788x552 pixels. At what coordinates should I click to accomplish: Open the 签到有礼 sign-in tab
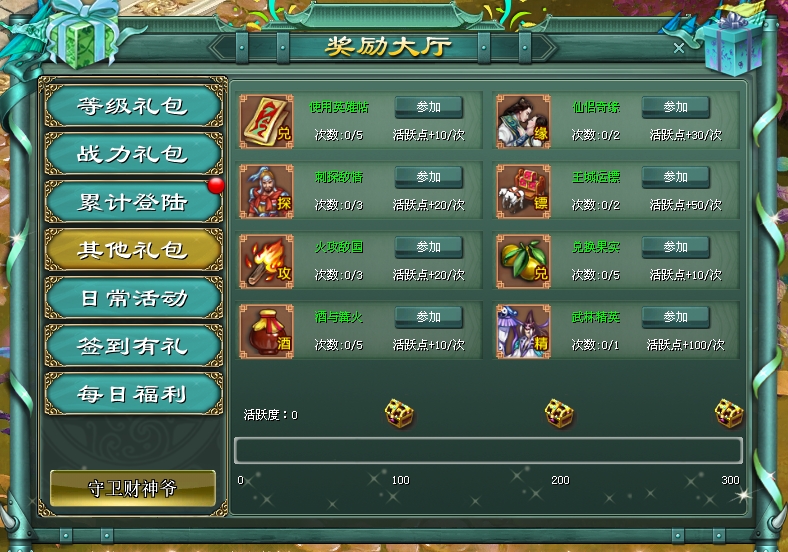click(133, 346)
